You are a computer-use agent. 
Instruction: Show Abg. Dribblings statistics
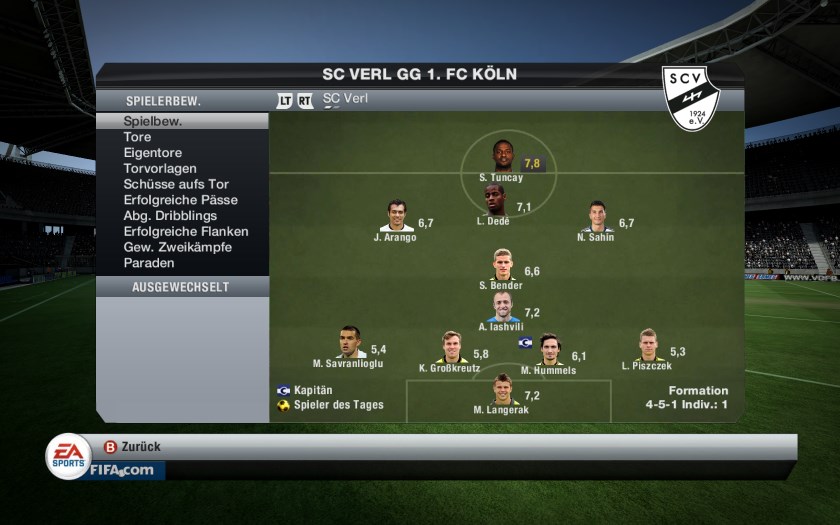point(171,216)
